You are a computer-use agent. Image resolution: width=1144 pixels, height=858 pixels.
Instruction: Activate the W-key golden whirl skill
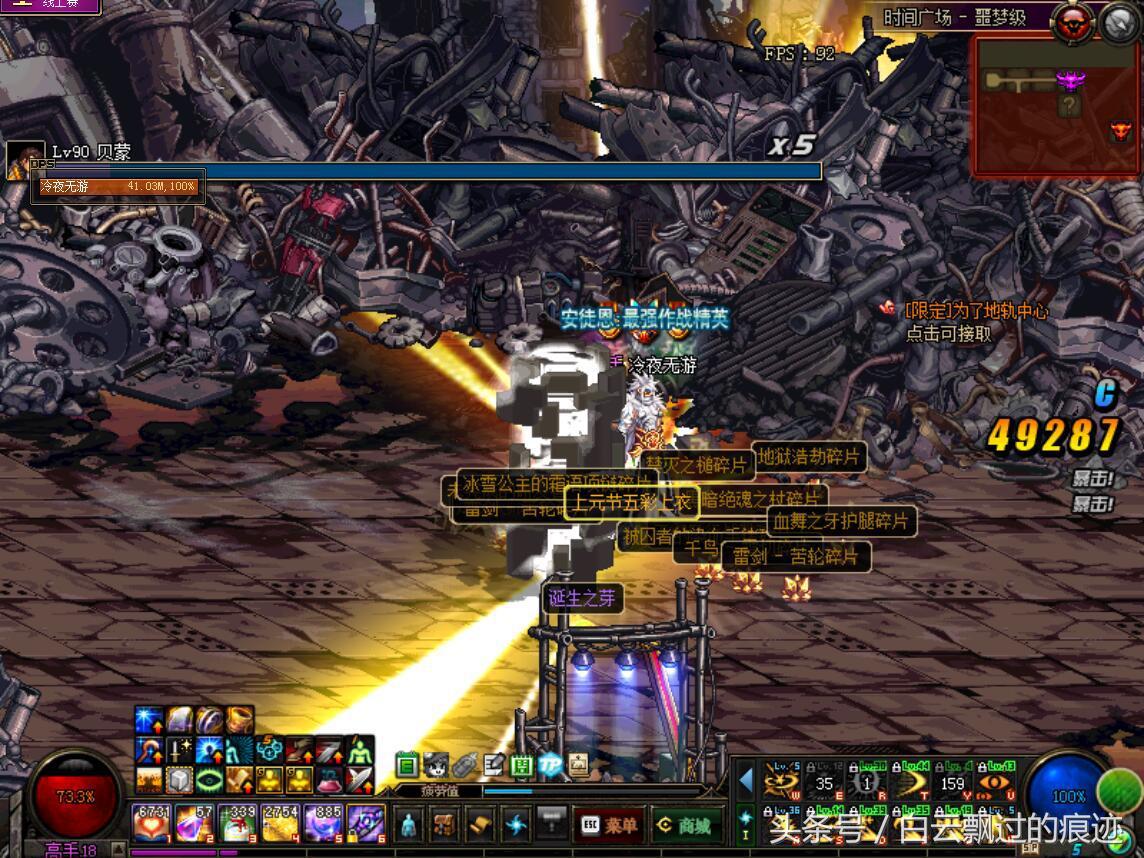point(782,781)
